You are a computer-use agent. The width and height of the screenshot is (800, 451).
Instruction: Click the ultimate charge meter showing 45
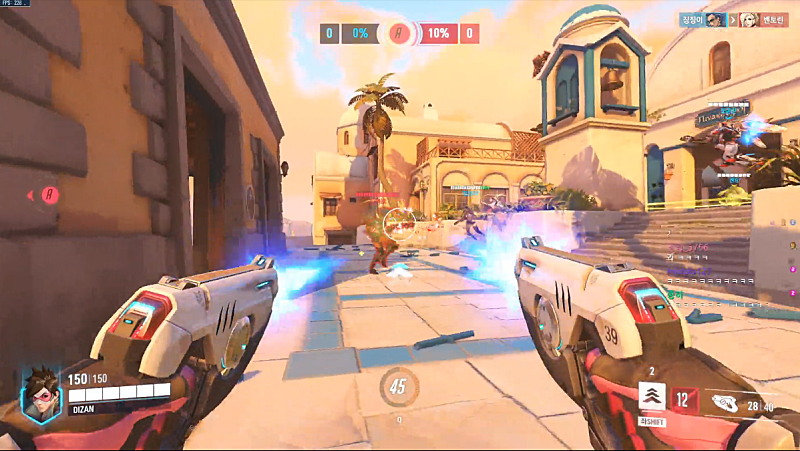pos(399,385)
